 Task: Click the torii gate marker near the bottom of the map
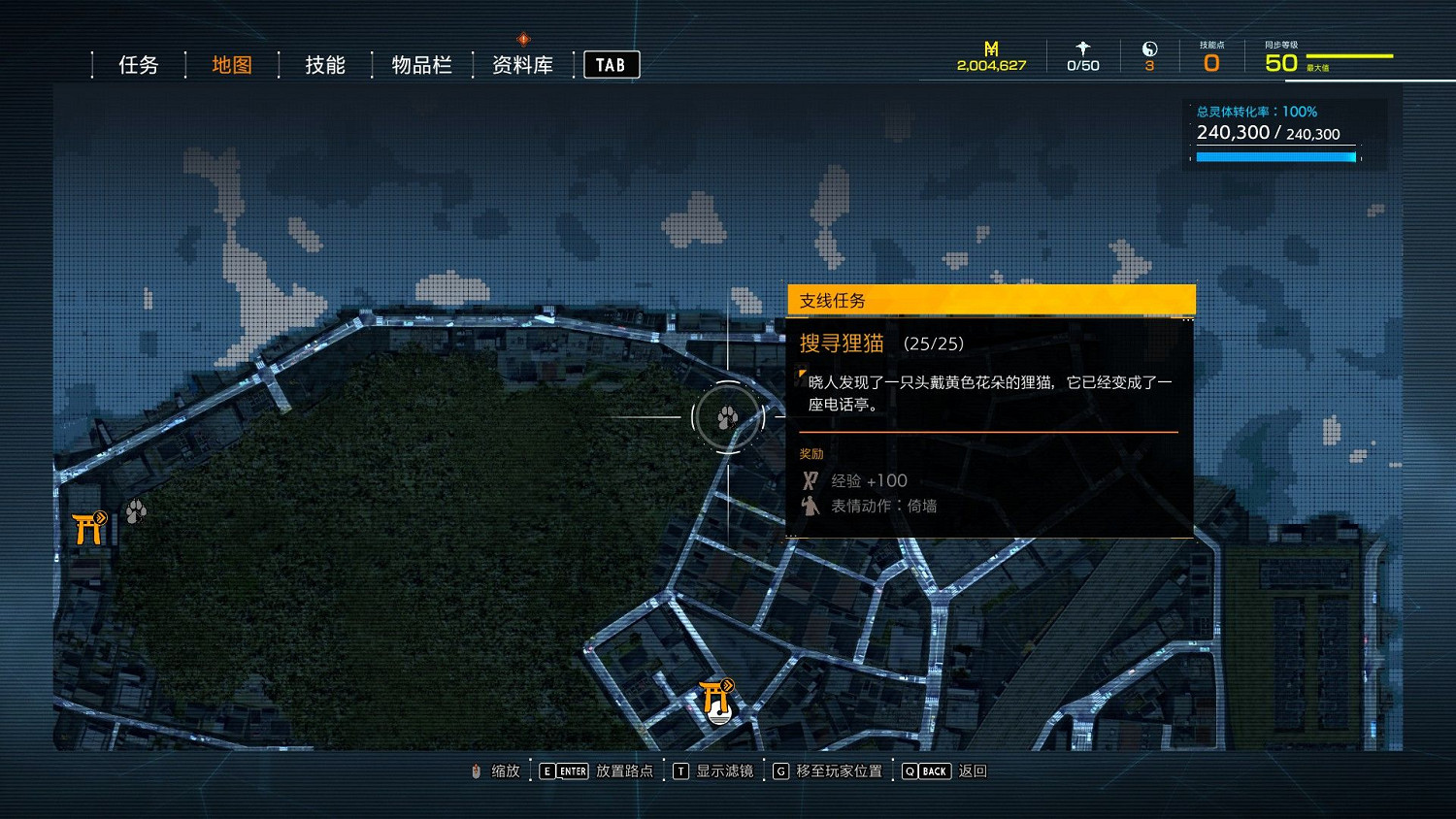pyautogui.click(x=713, y=695)
